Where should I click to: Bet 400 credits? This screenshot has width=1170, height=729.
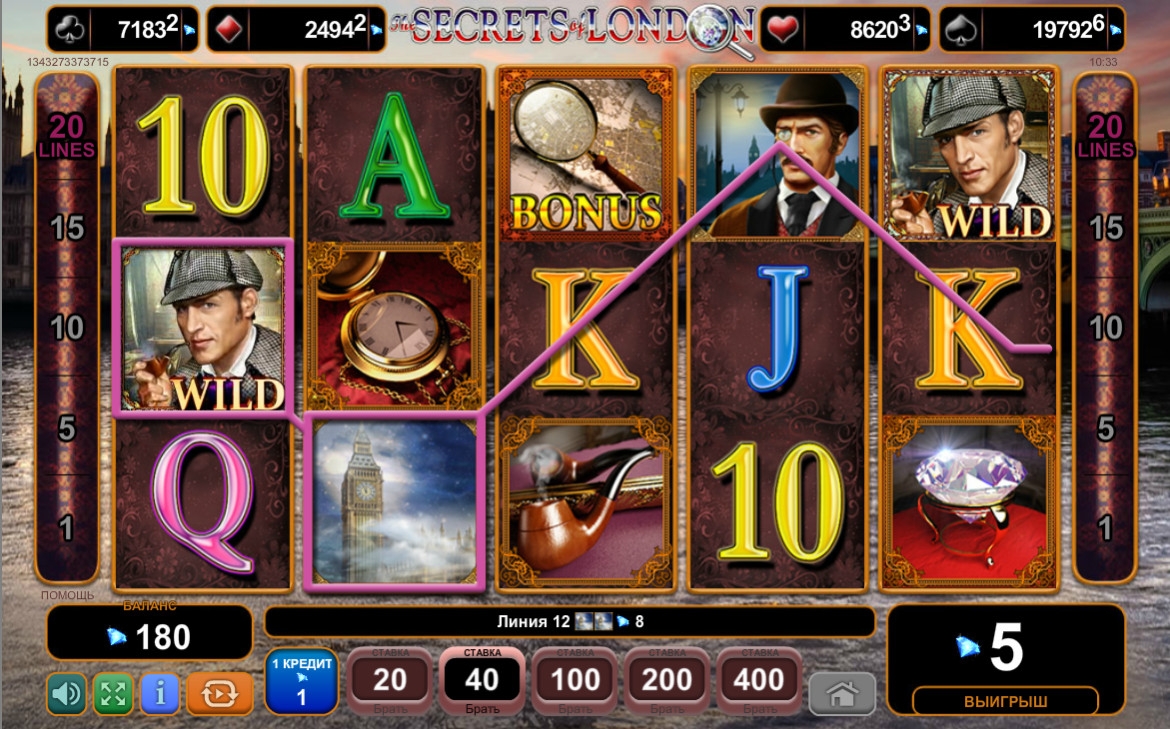coord(759,681)
